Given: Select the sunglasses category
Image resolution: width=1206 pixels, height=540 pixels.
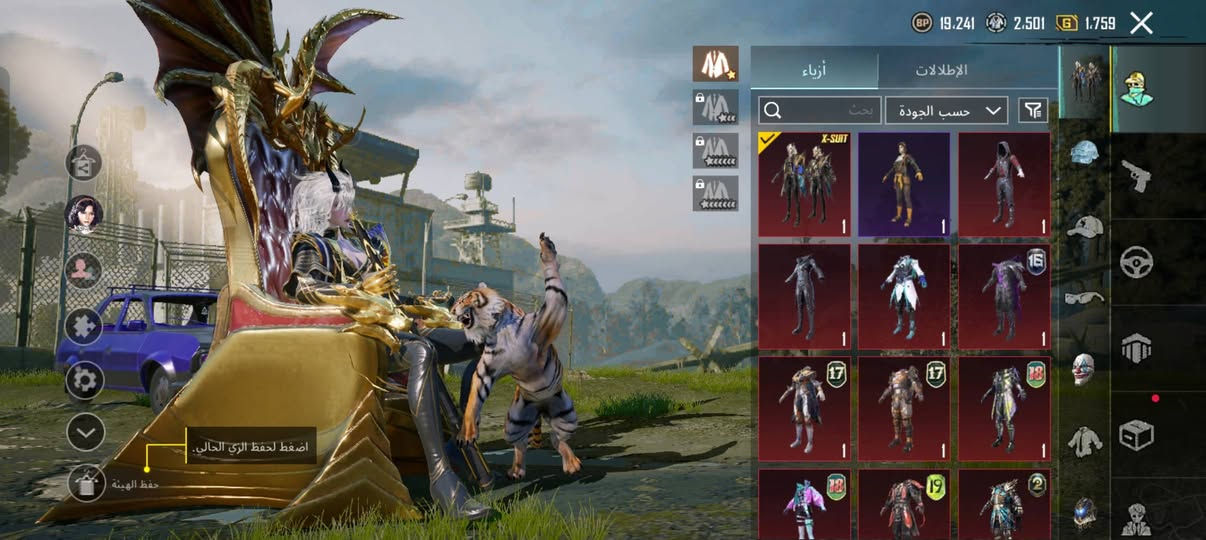Looking at the screenshot, I should [1085, 296].
